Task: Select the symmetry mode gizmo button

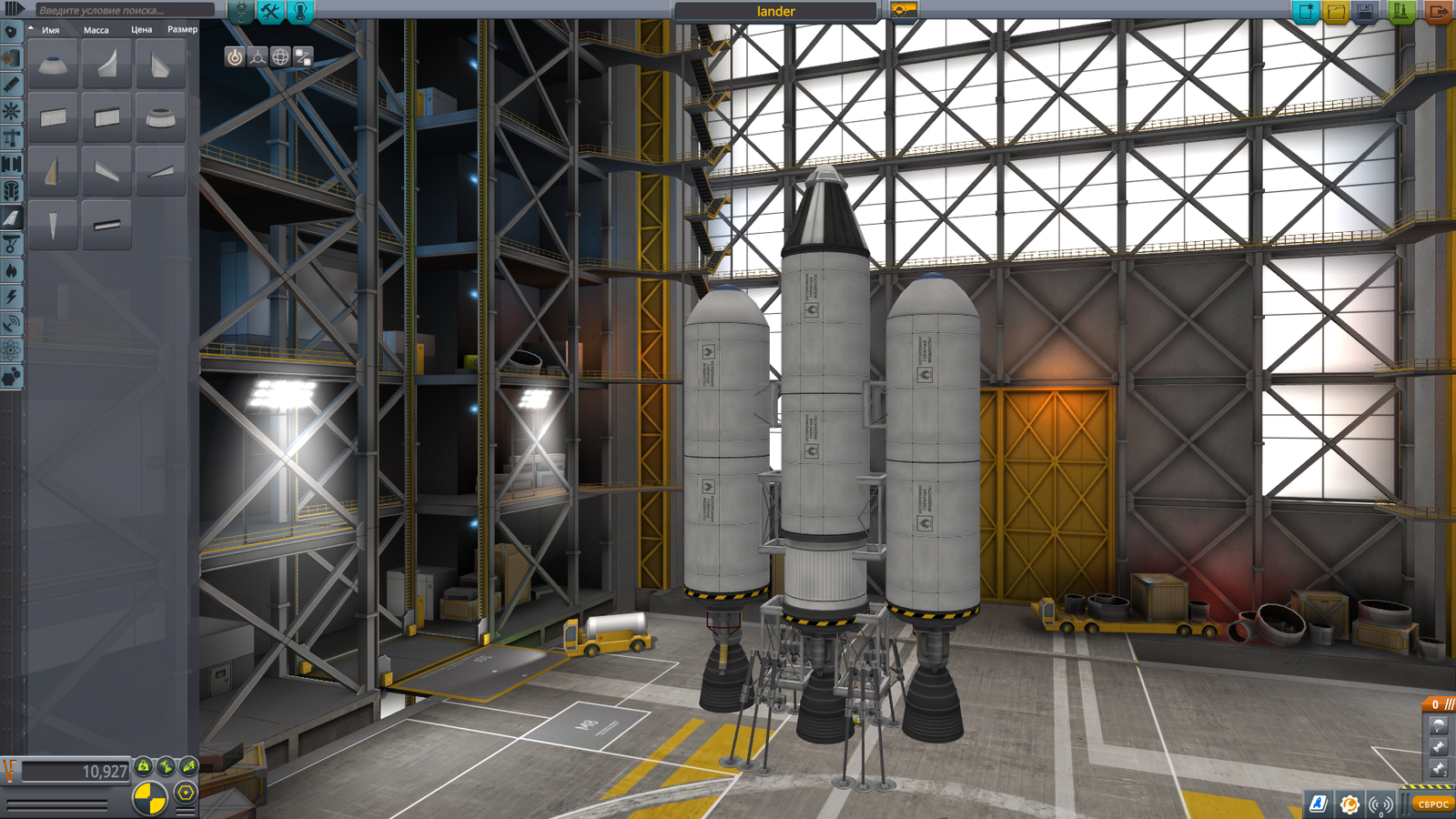Action: click(258, 57)
